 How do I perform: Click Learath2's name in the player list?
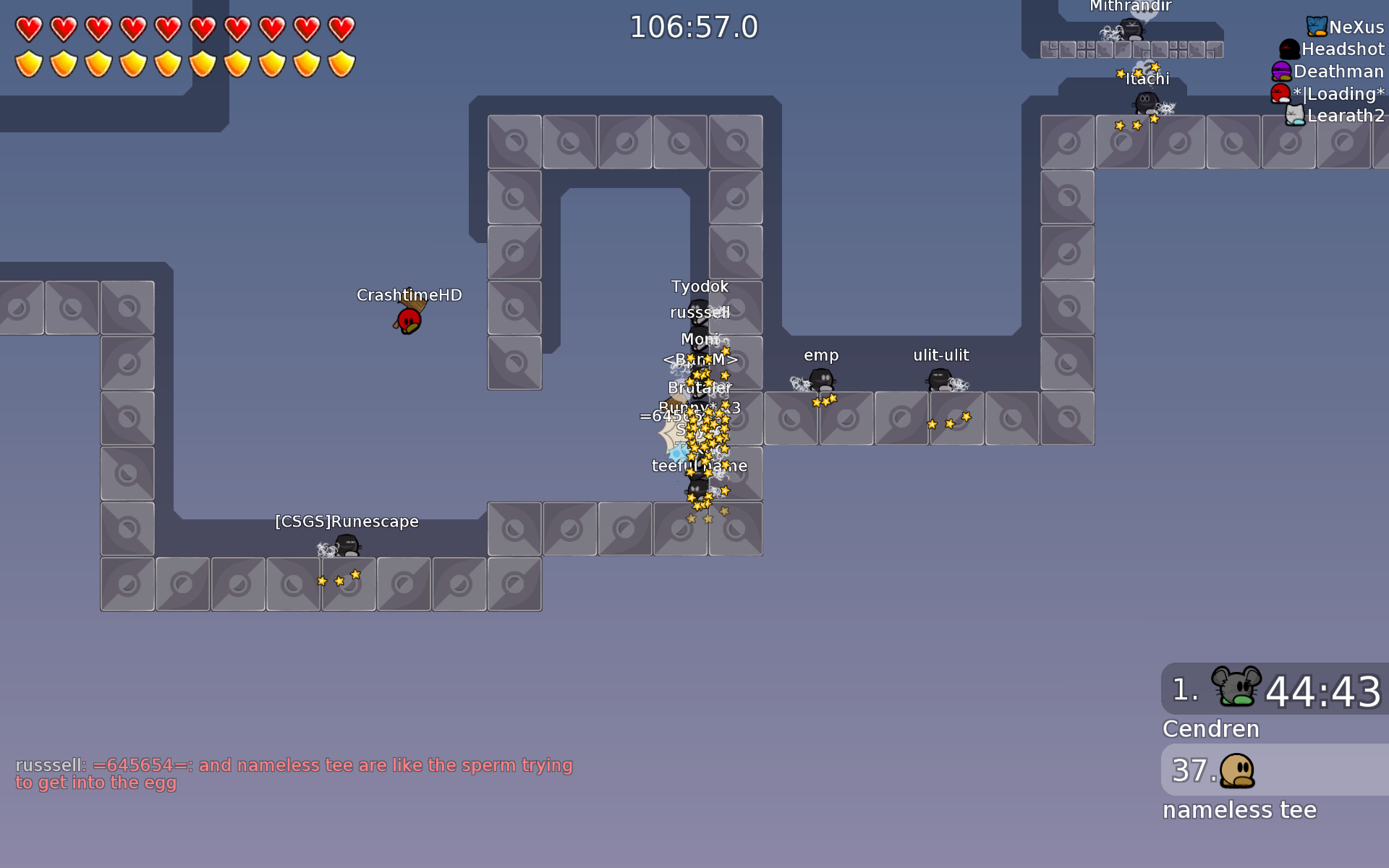[x=1346, y=115]
